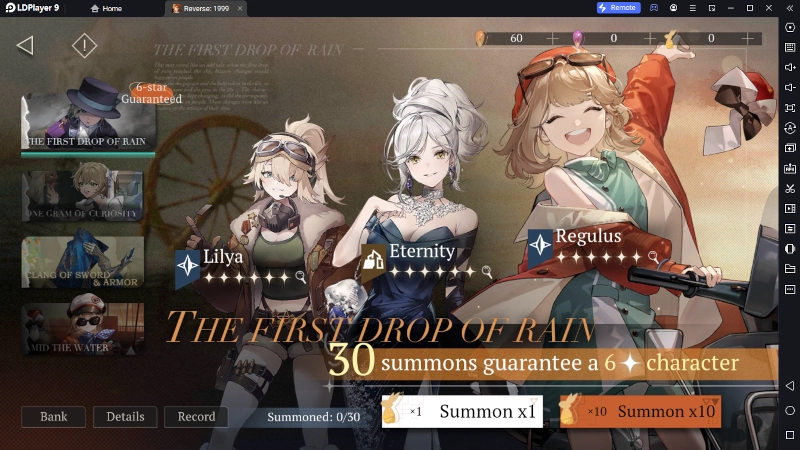View banner Details
This screenshot has height=450, width=800.
coord(125,416)
